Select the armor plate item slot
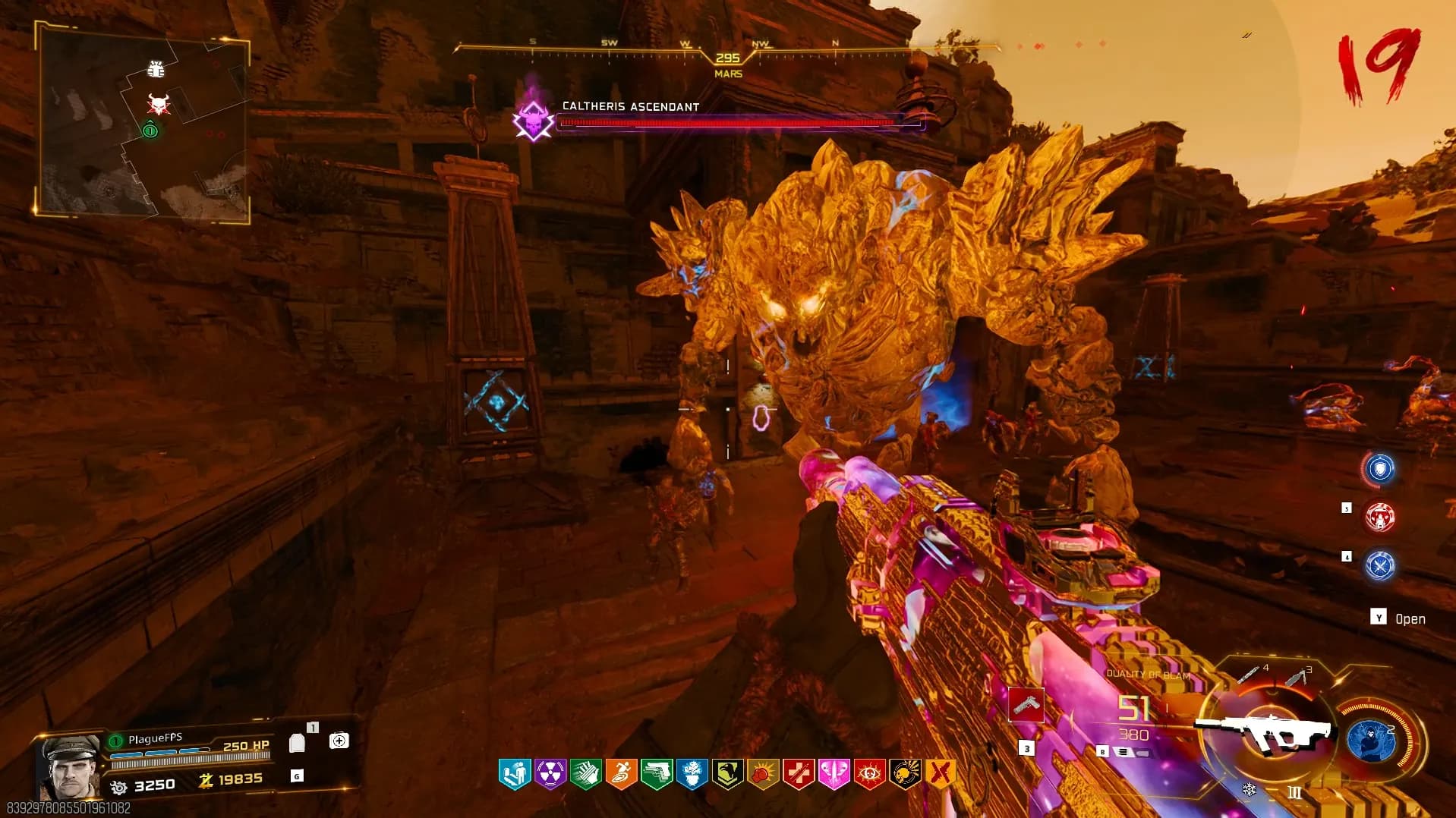The height and width of the screenshot is (818, 1456). [x=297, y=743]
